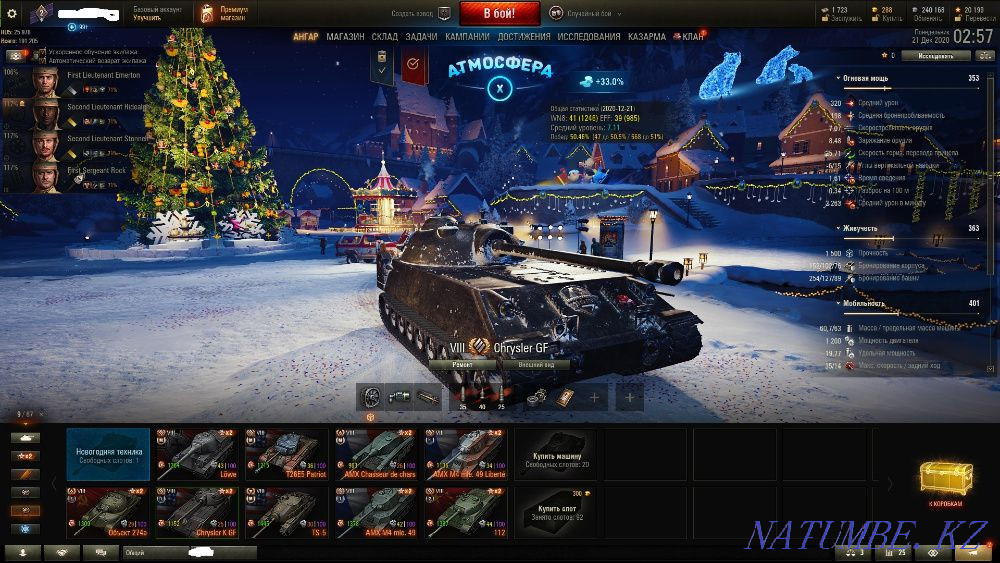Select the Löwe tank in the carousel

pyautogui.click(x=197, y=453)
